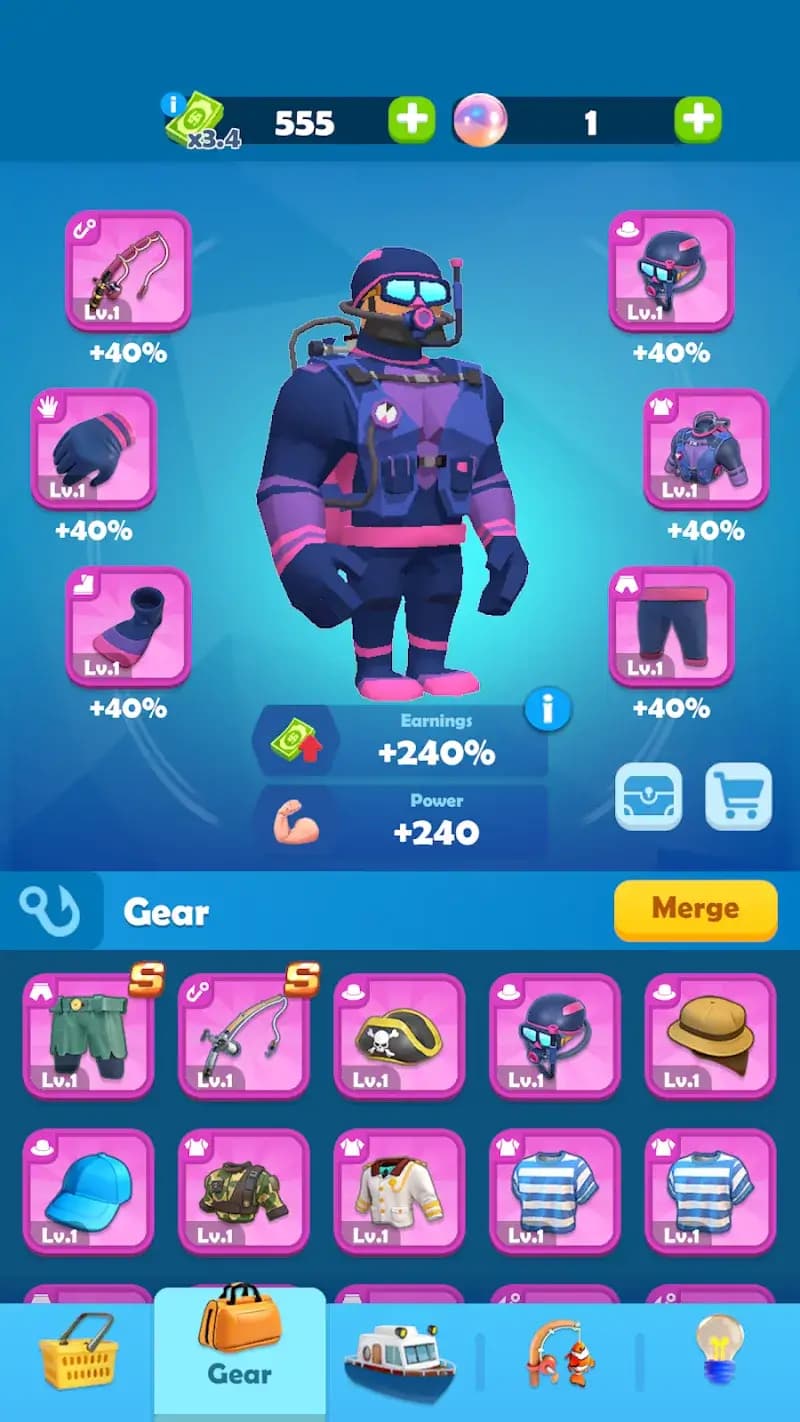Select the equipped diving boot slot
This screenshot has width=800, height=1422.
pos(128,626)
